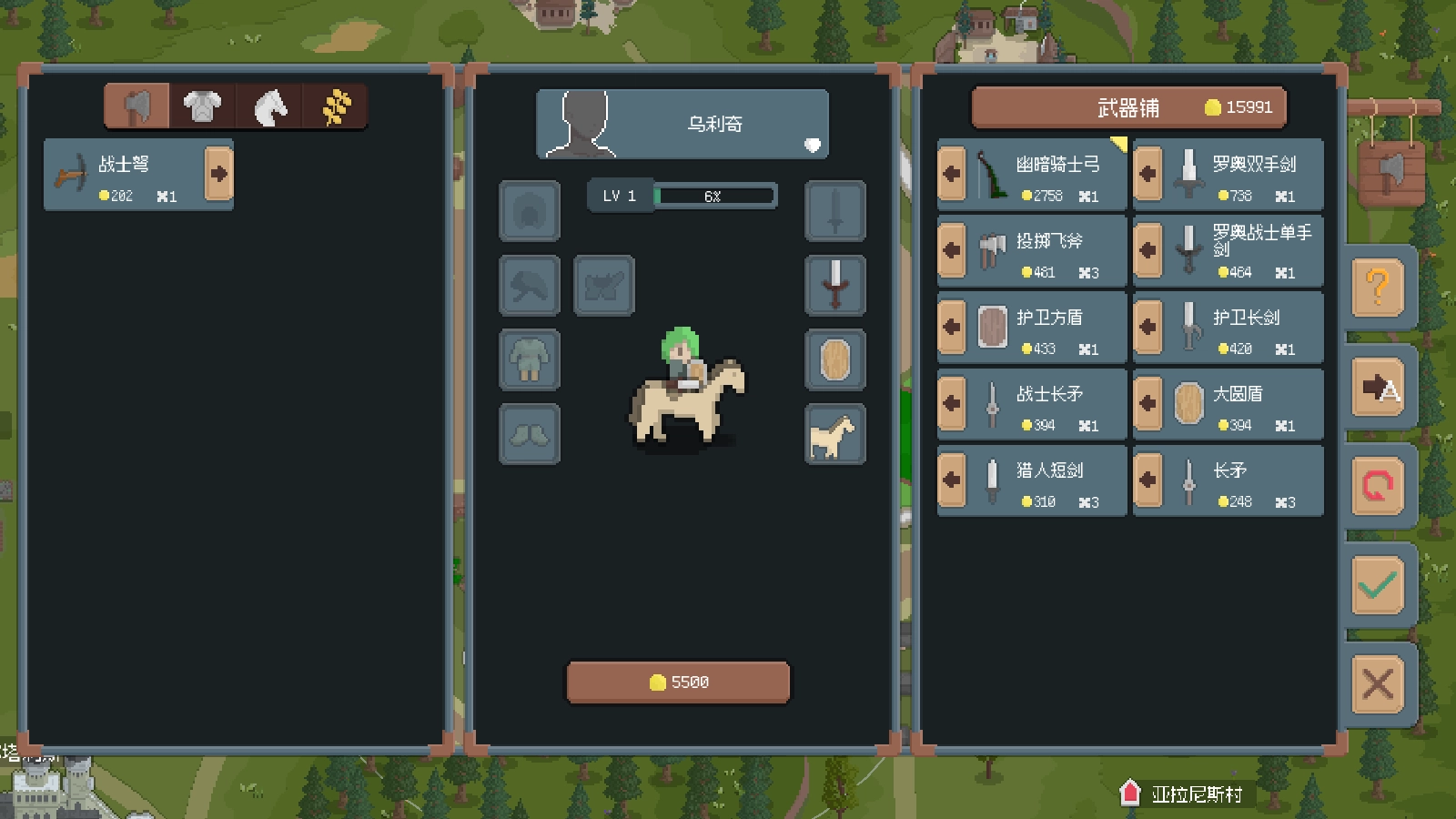Screen dimensions: 1456x819
Task: Confirm trade with the green checkmark
Action: [x=1378, y=585]
